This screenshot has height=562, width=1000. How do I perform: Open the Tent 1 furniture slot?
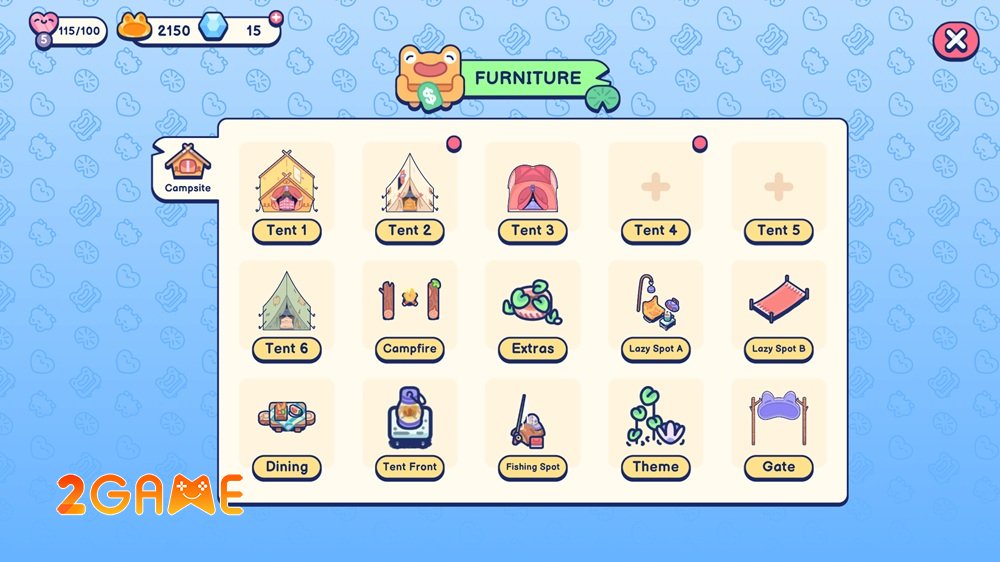[x=287, y=191]
